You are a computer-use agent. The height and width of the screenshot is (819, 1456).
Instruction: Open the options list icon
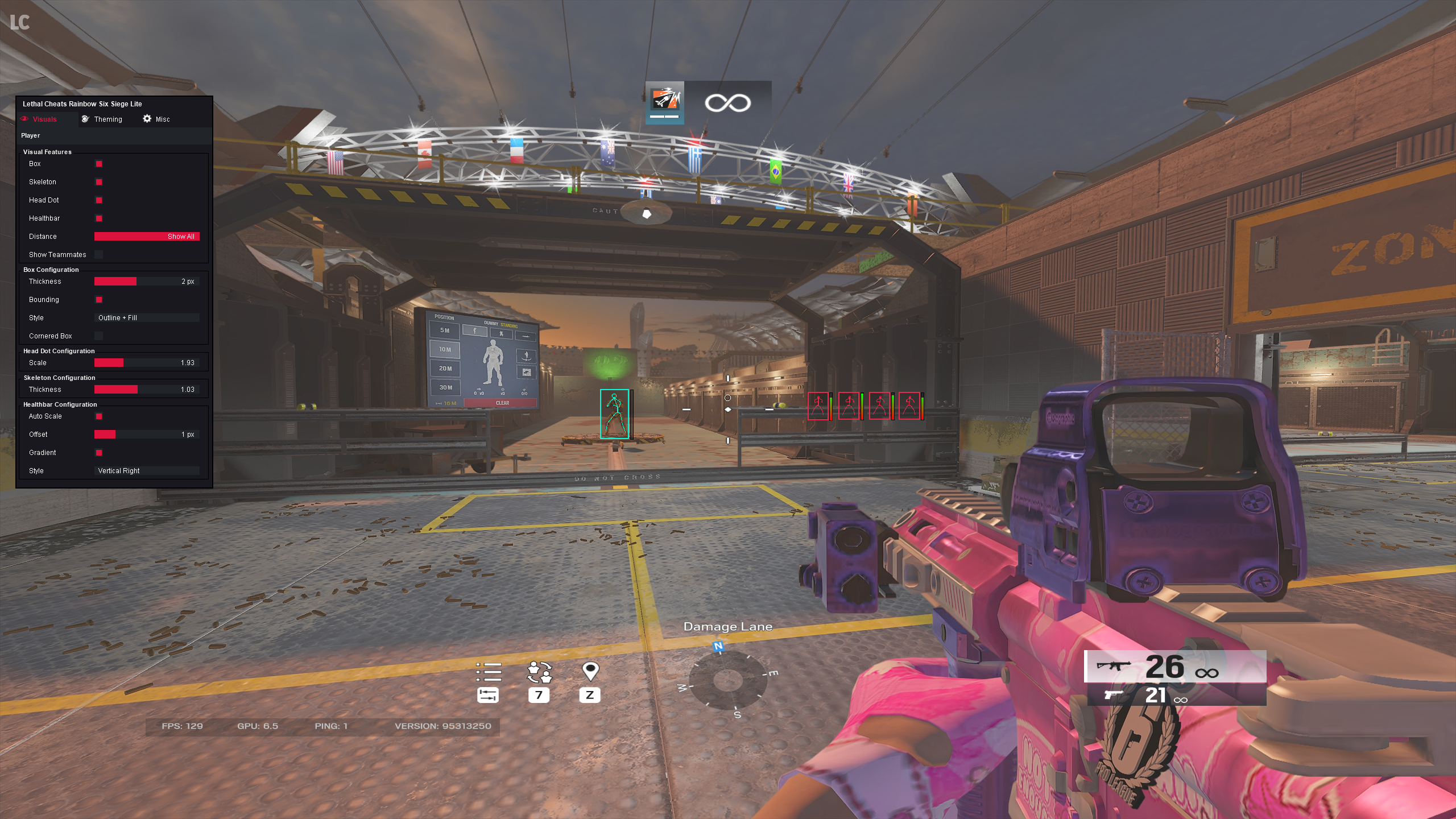[x=489, y=672]
